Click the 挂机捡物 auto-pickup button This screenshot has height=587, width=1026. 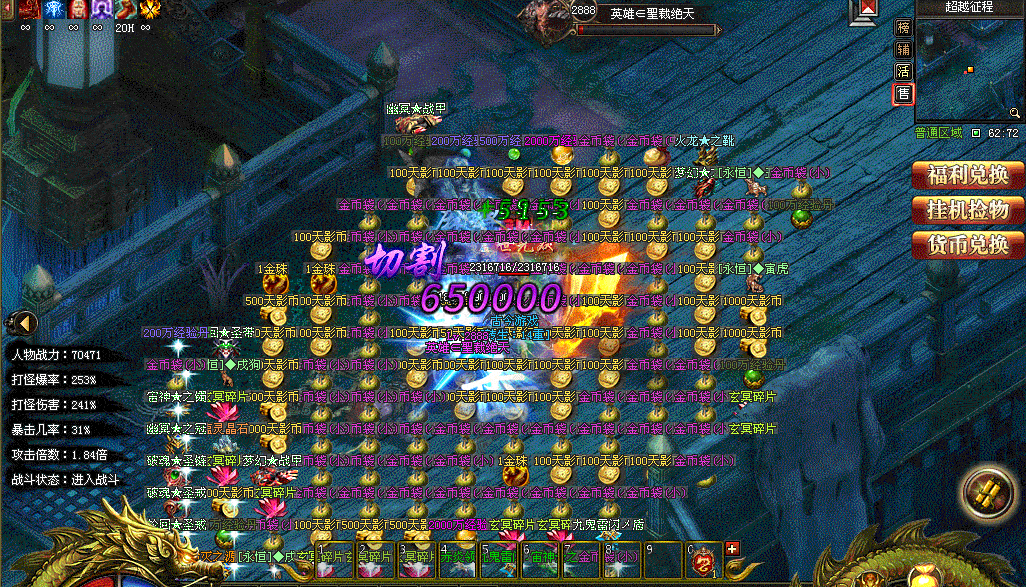[x=967, y=210]
